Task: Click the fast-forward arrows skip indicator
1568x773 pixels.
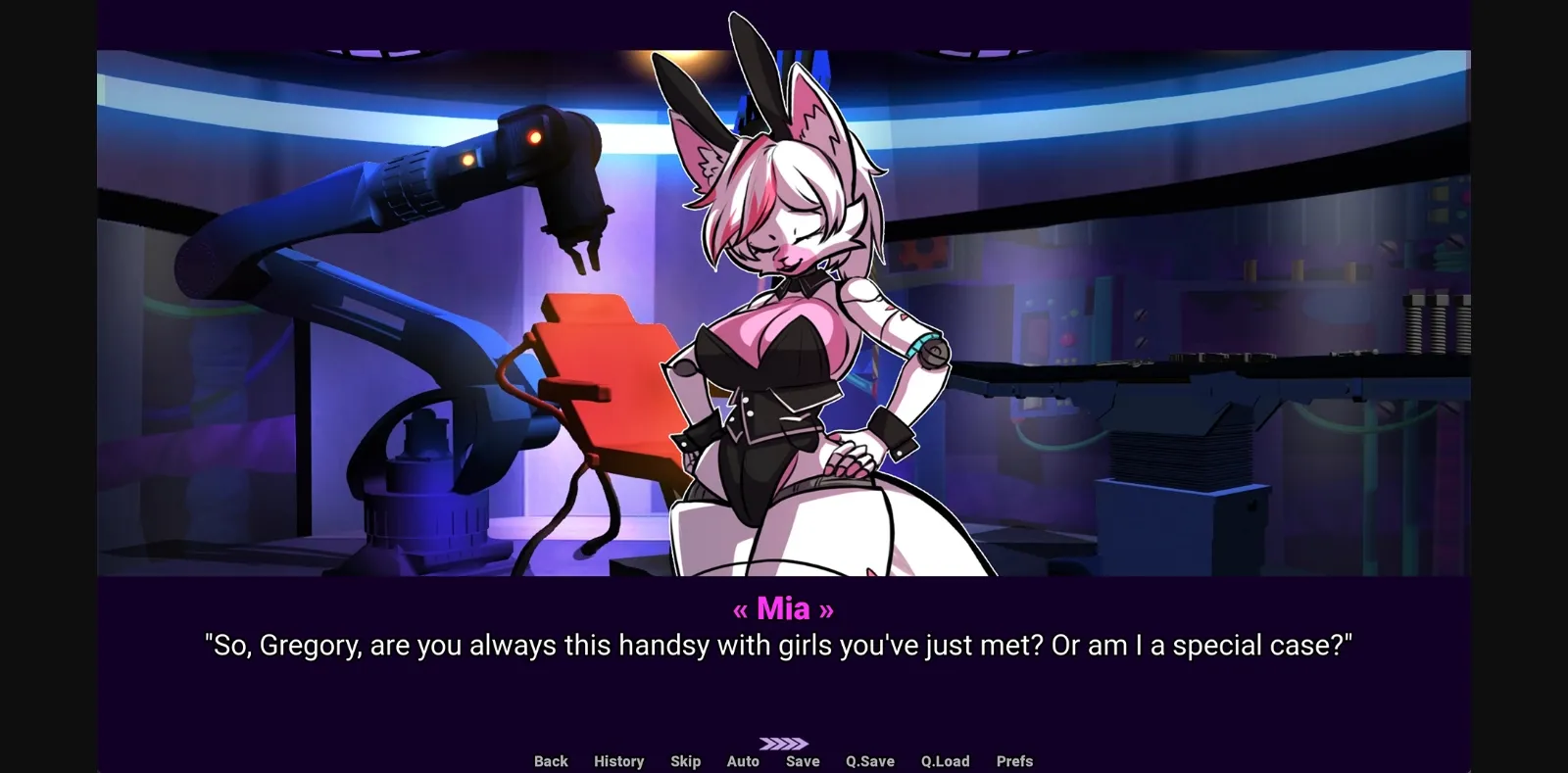Action: tap(784, 742)
